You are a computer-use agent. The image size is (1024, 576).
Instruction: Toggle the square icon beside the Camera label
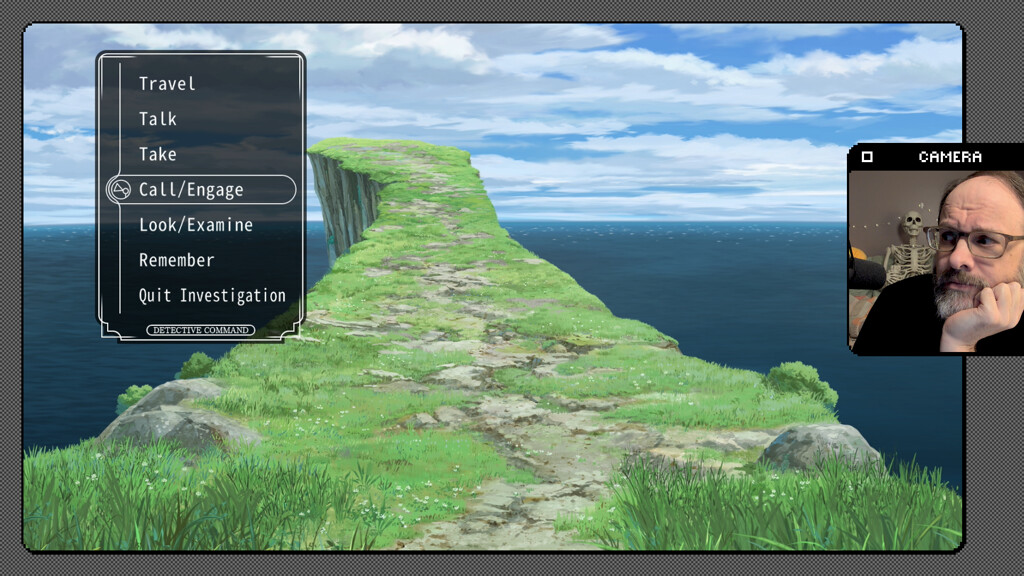click(867, 157)
